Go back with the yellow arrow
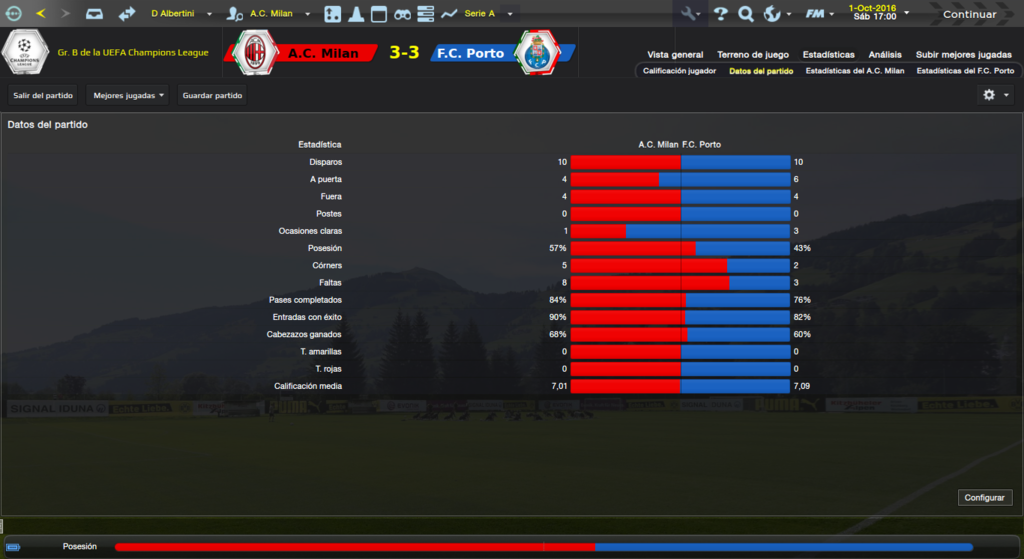 [41, 14]
